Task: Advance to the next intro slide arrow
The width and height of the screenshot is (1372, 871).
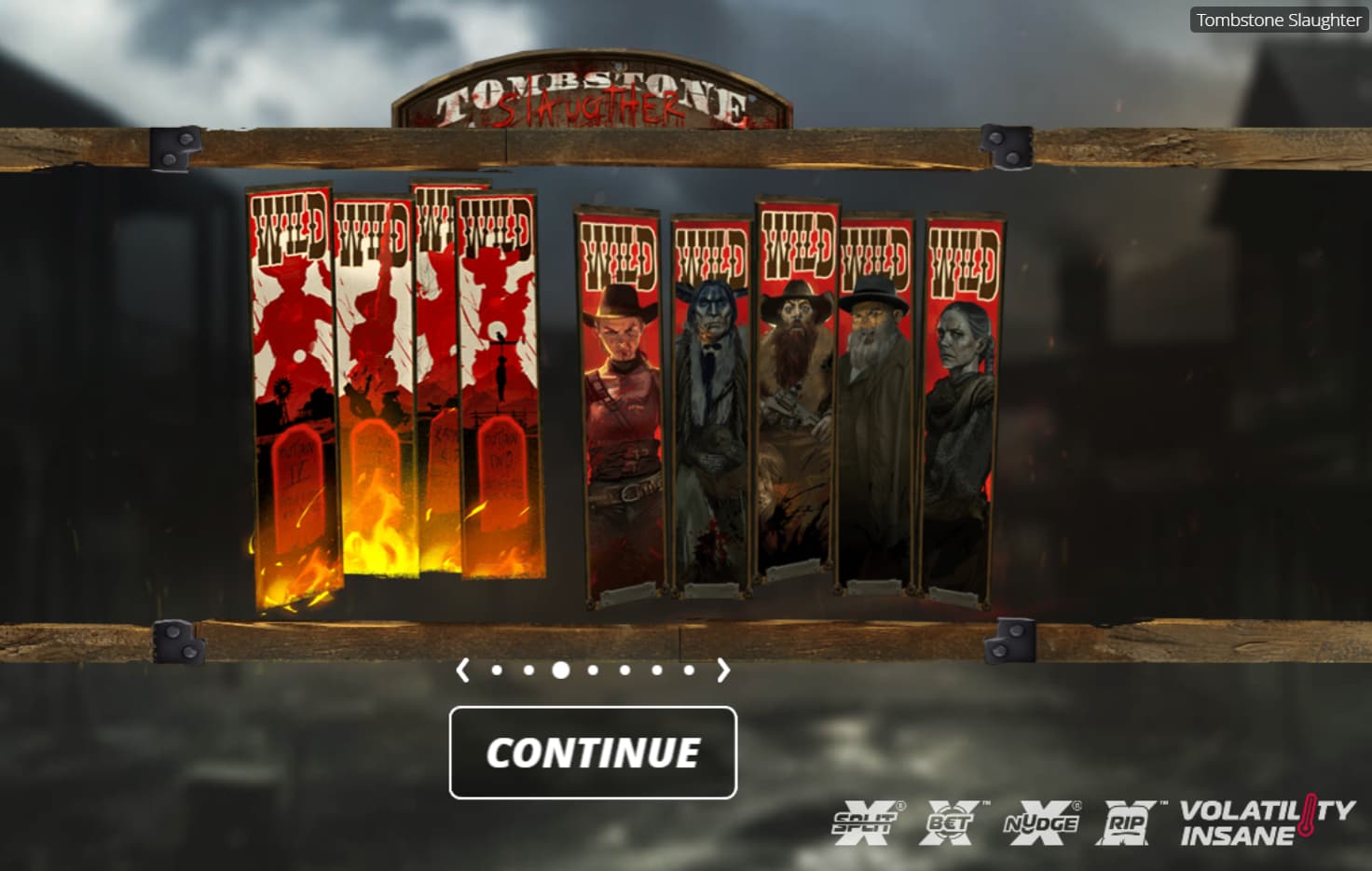Action: coord(723,670)
